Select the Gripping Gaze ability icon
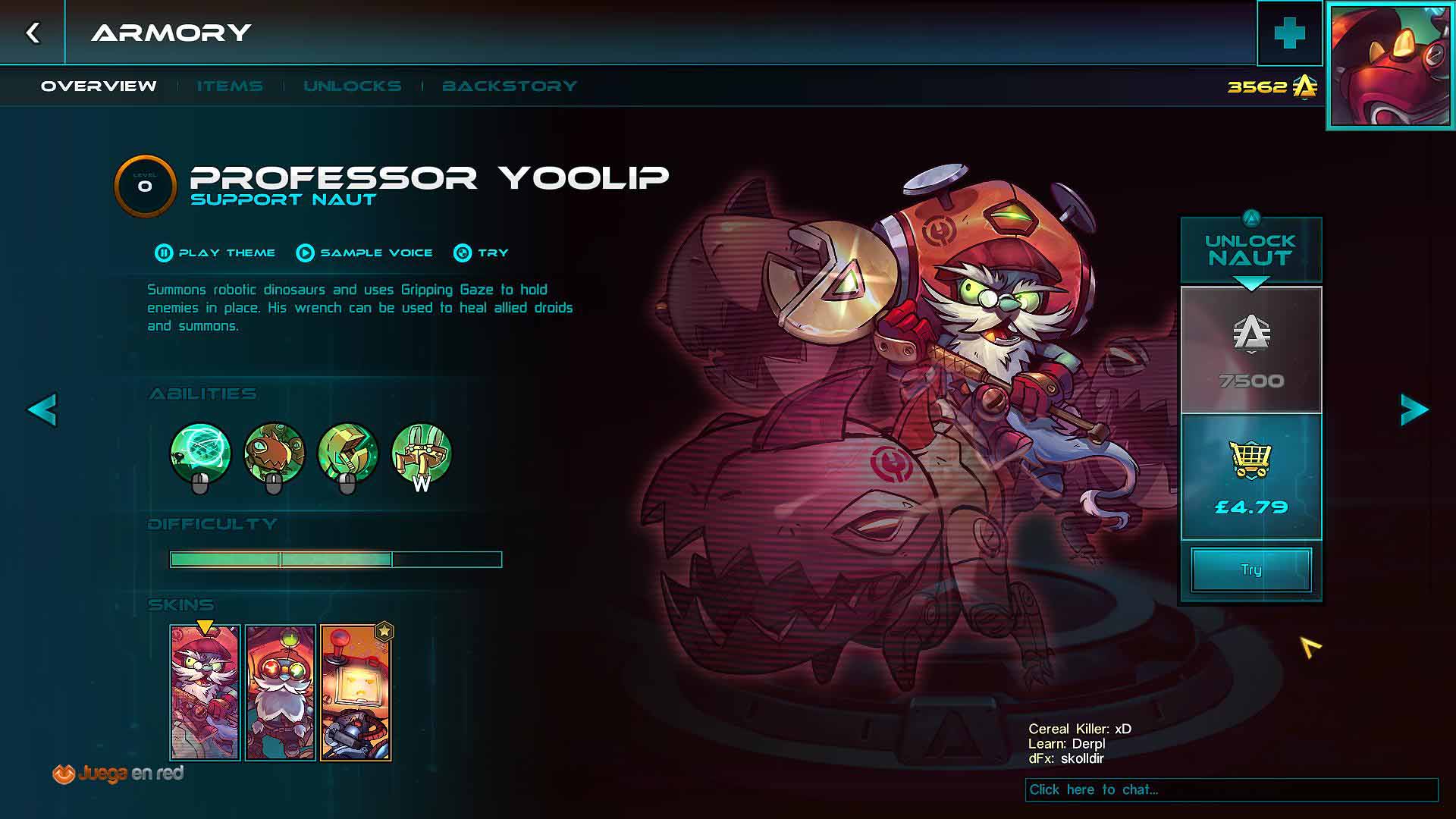 200,454
